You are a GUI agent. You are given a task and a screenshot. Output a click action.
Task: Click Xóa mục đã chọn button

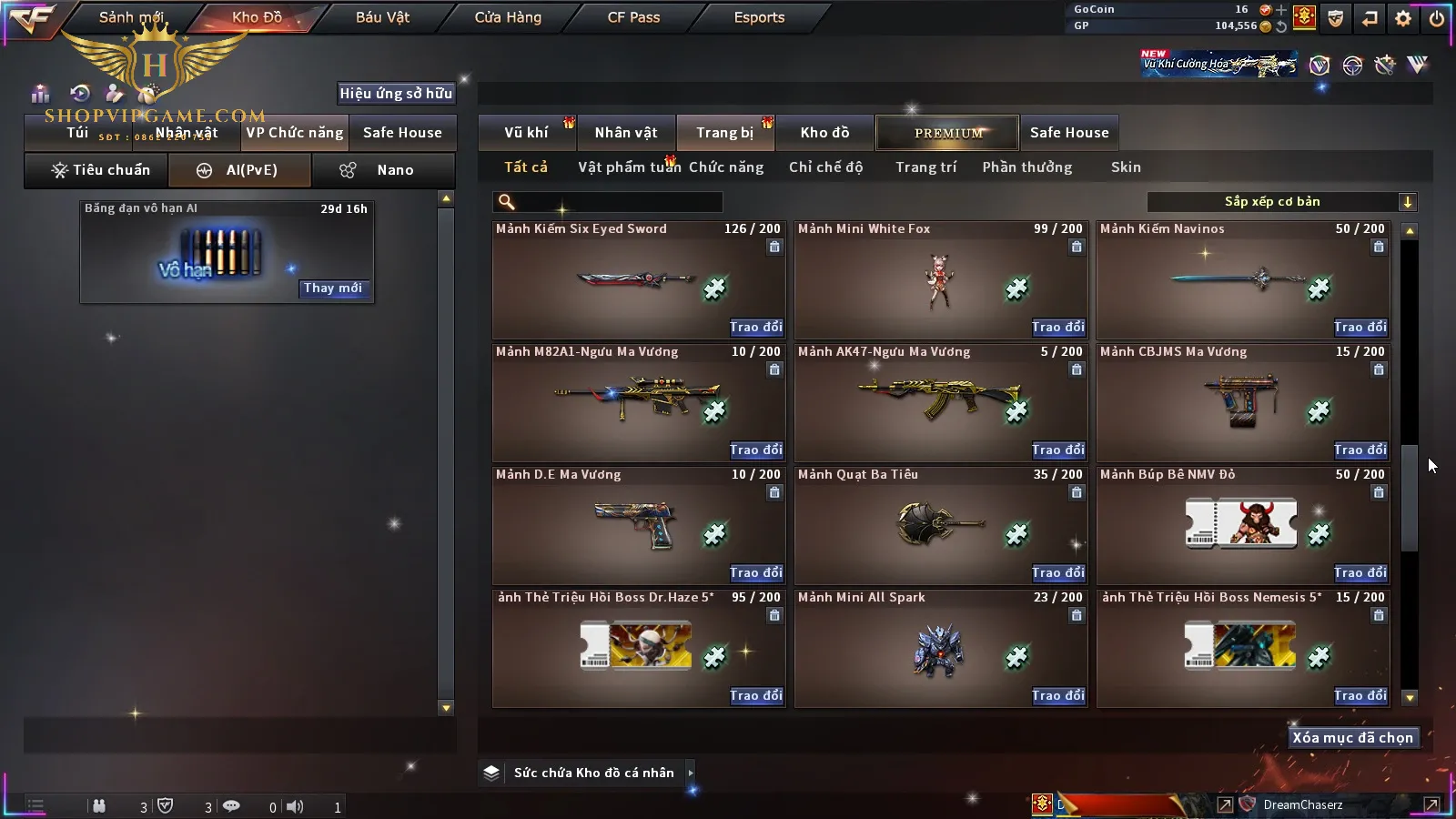click(x=1352, y=738)
